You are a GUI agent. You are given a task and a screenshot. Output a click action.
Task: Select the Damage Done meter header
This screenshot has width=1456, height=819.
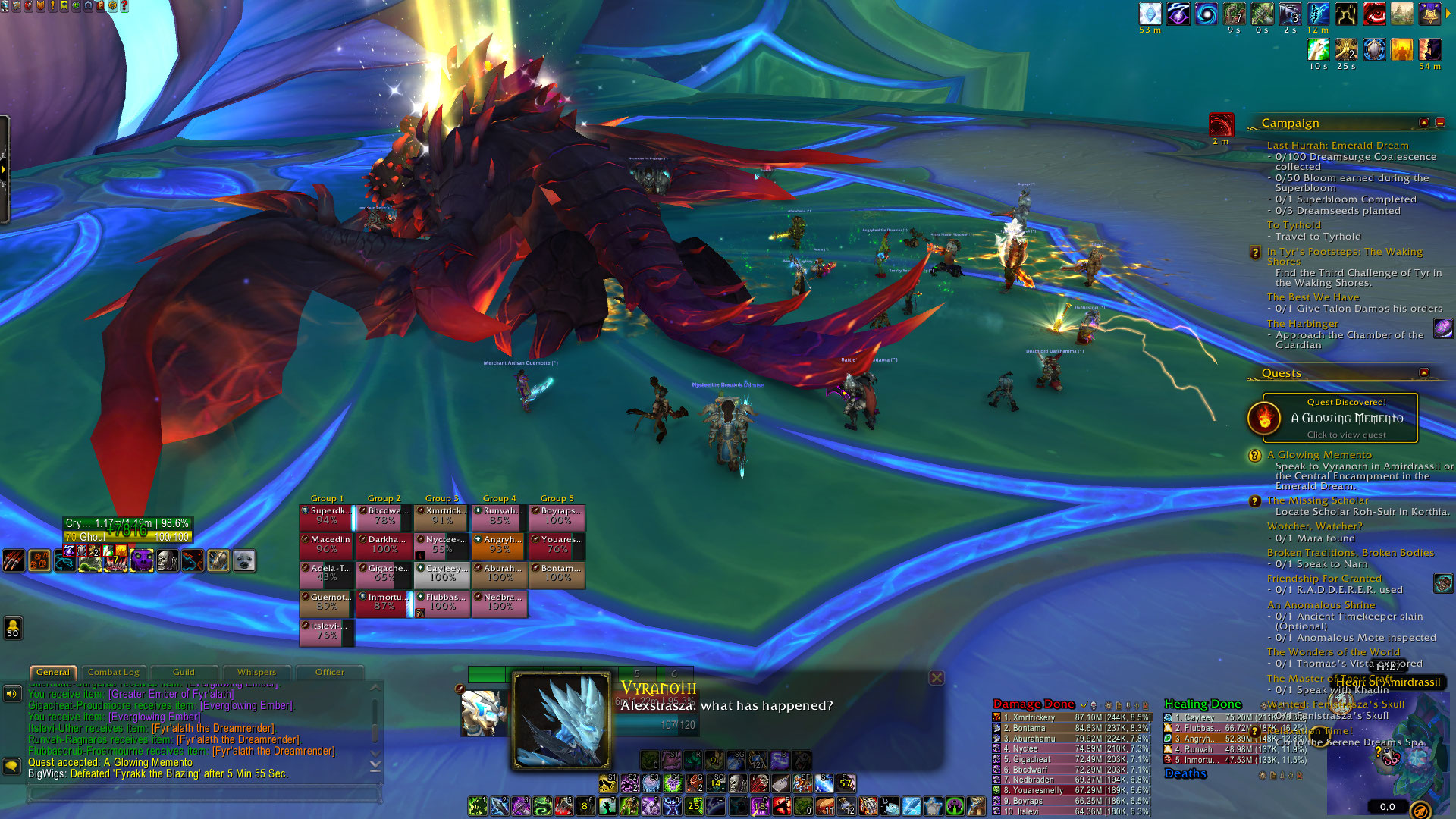pos(1034,704)
